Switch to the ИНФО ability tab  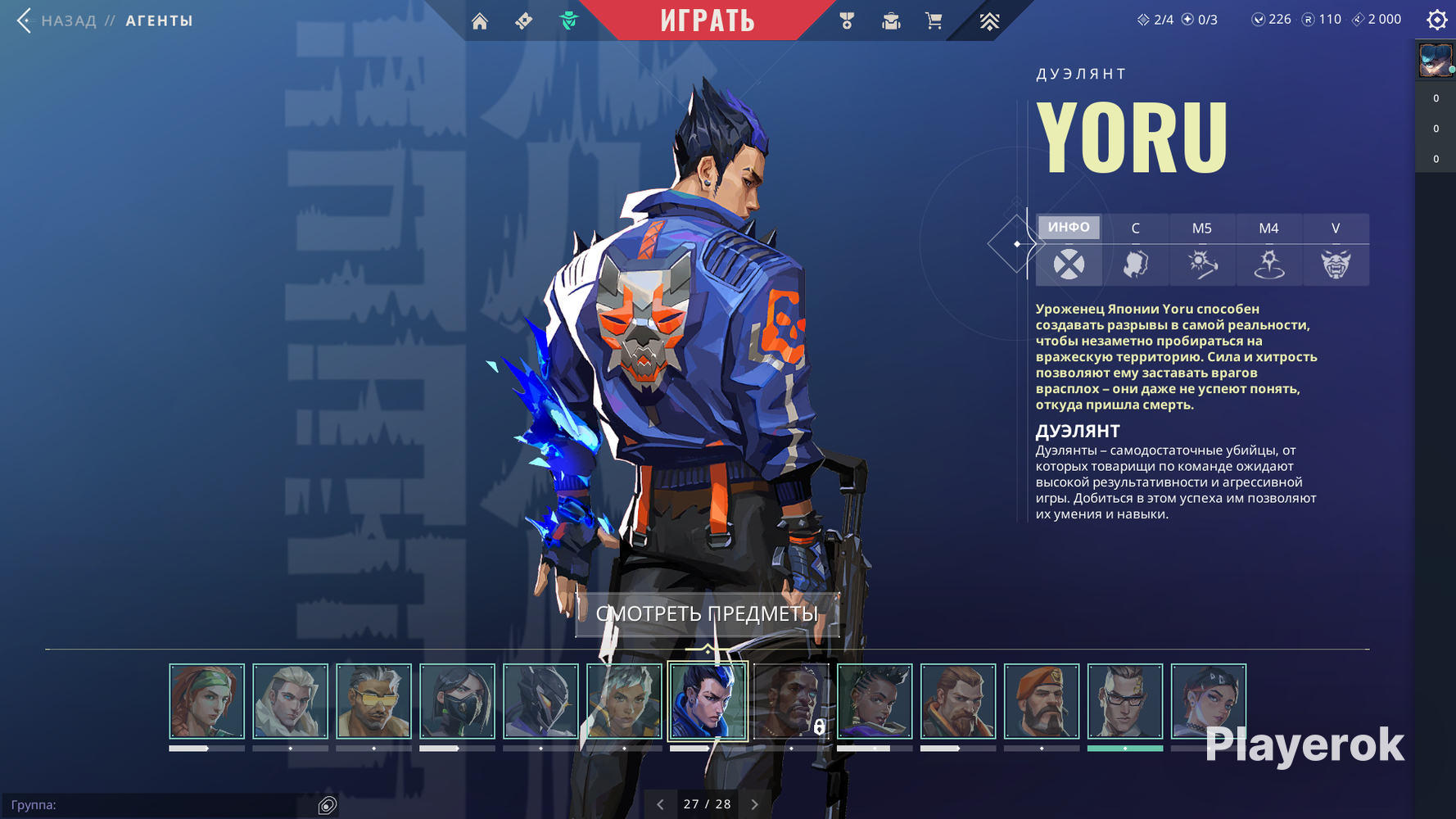[x=1069, y=228]
